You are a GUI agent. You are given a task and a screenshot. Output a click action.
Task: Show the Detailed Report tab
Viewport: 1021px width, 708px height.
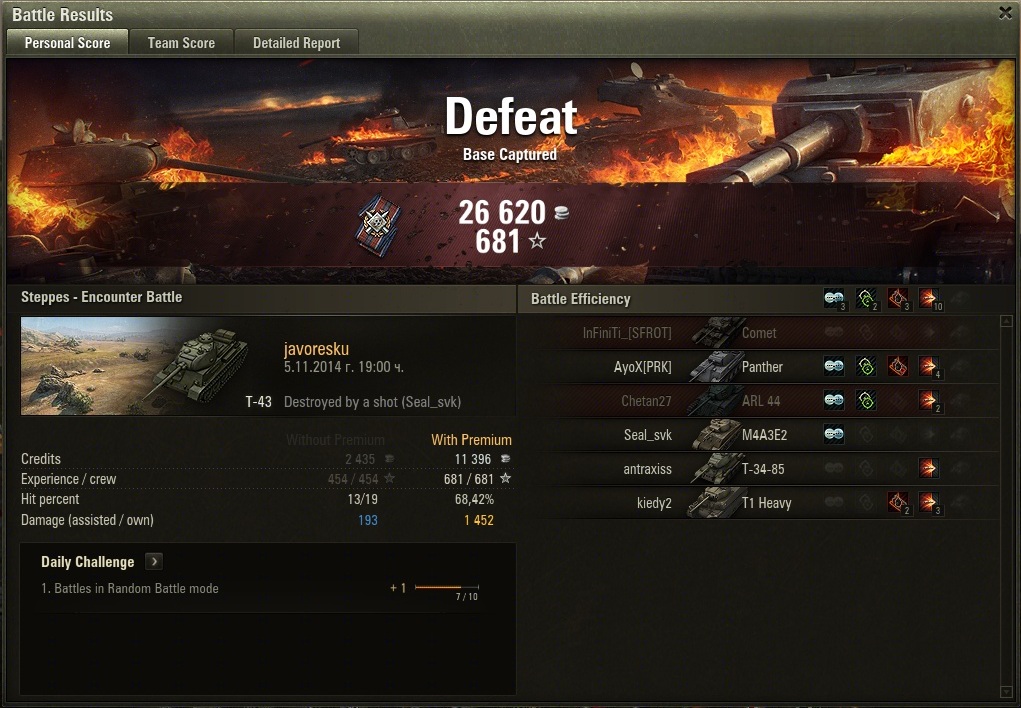pyautogui.click(x=296, y=43)
